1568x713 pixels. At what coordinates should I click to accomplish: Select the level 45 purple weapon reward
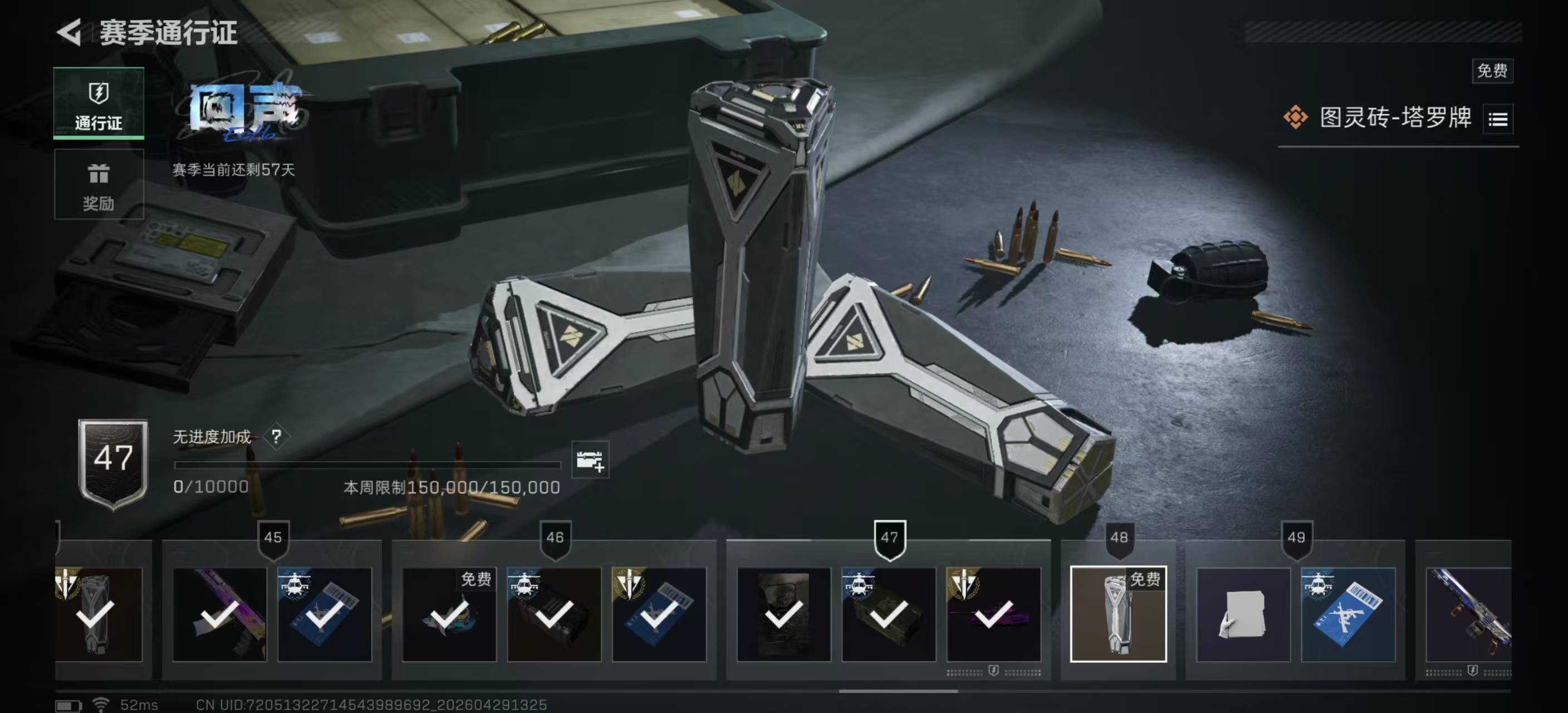point(219,614)
